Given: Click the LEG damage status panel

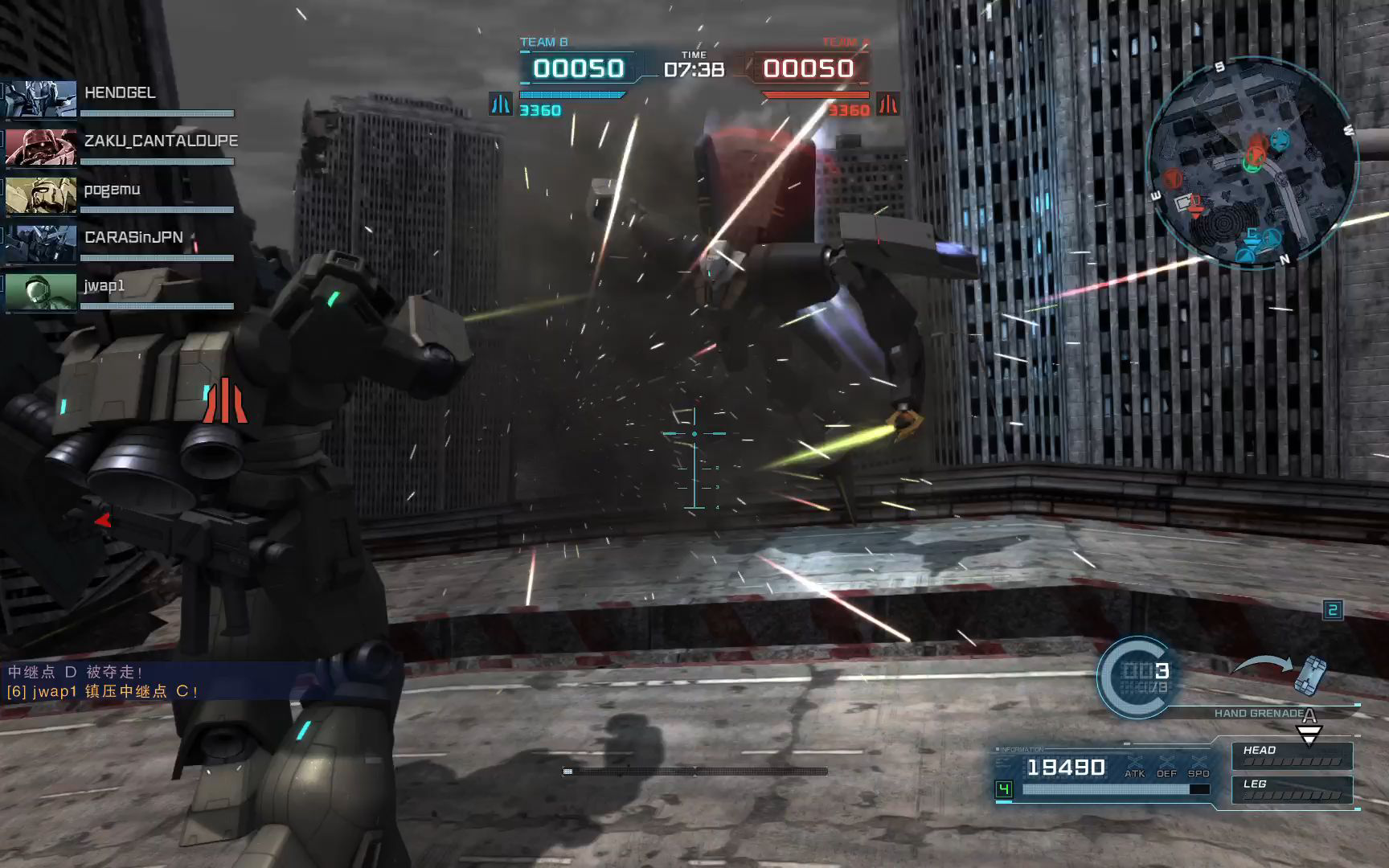Looking at the screenshot, I should (1292, 789).
